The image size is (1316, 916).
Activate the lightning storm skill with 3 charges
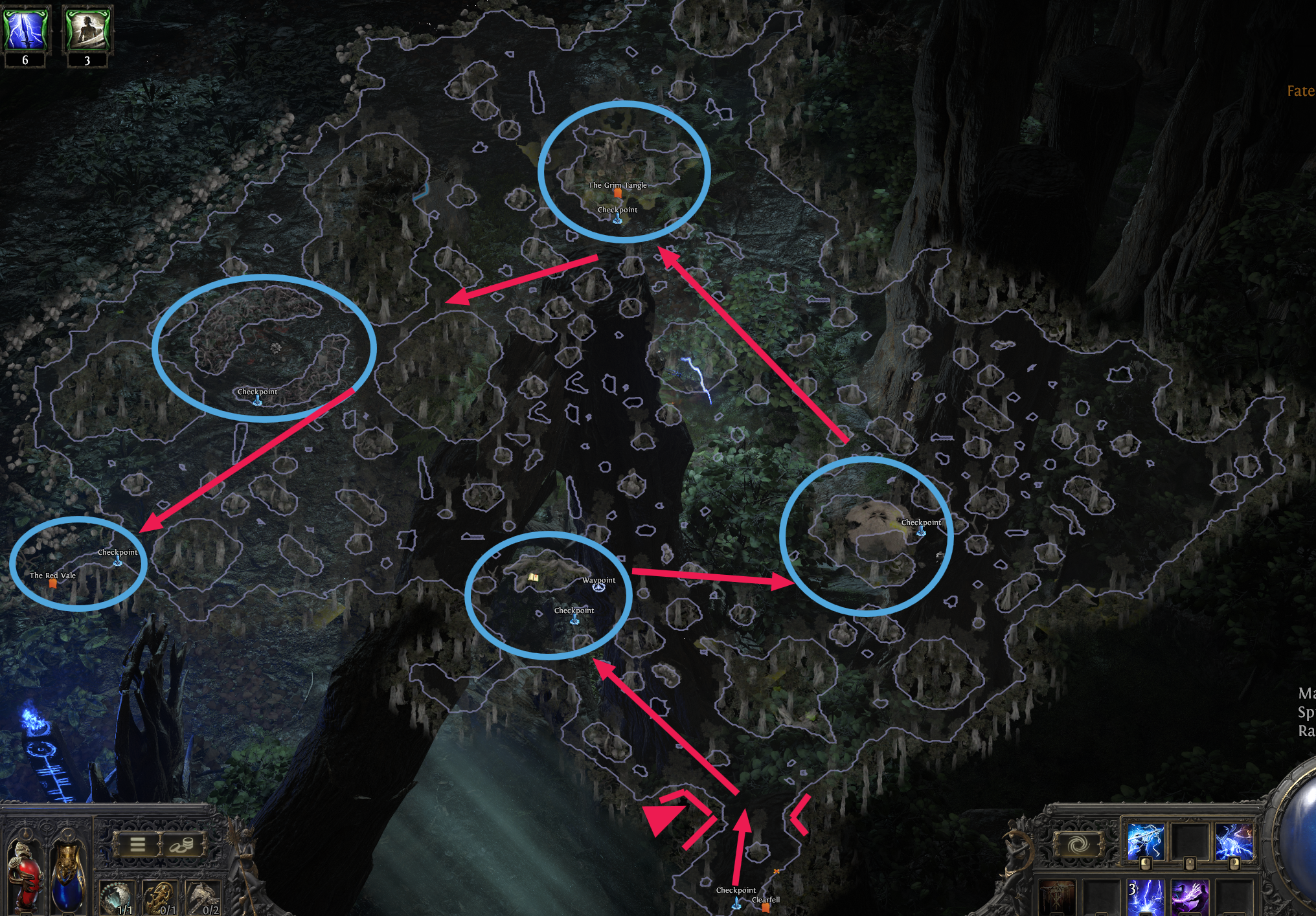click(x=1146, y=899)
